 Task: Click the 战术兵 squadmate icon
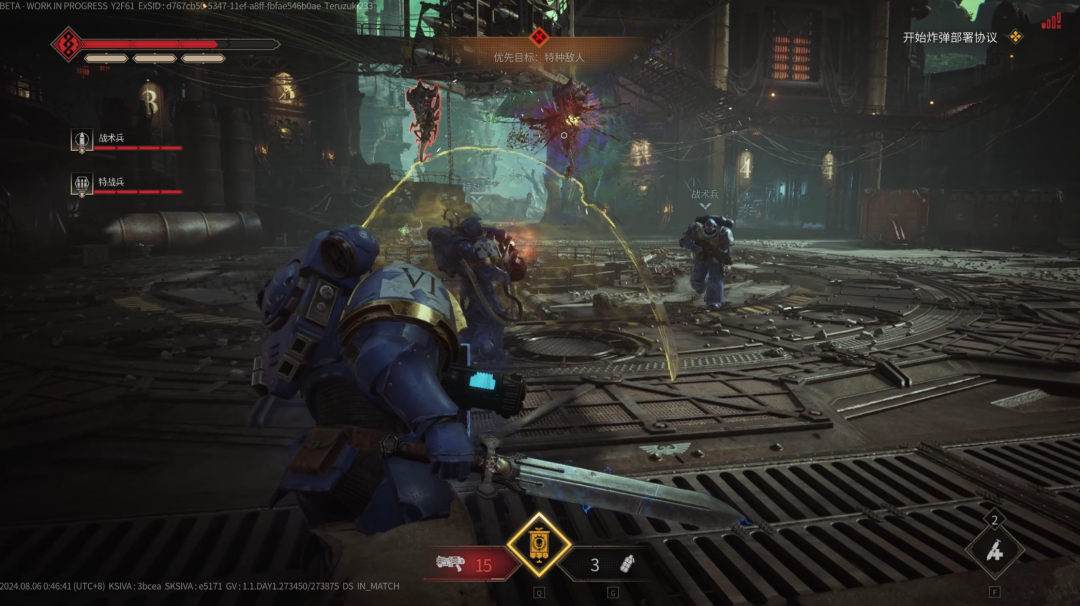tap(82, 141)
